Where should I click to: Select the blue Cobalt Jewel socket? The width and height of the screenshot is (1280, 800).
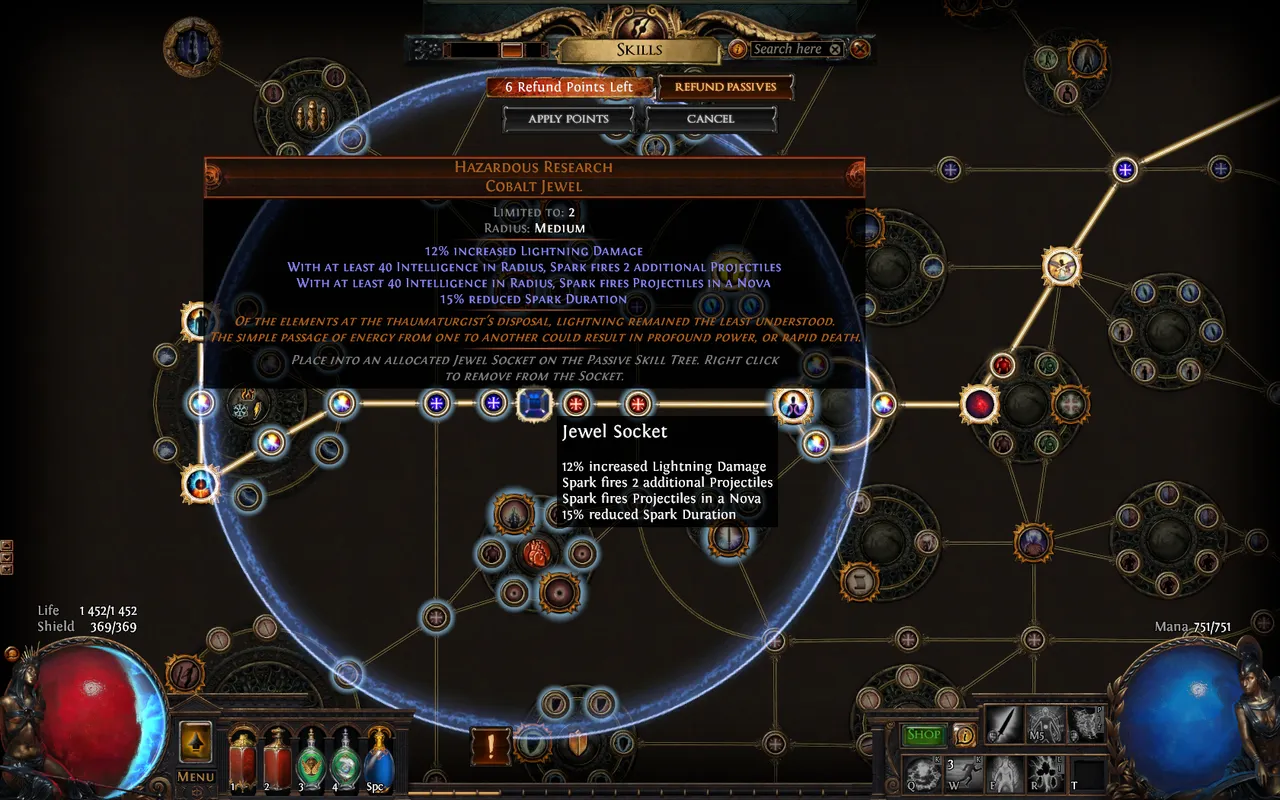click(x=534, y=404)
